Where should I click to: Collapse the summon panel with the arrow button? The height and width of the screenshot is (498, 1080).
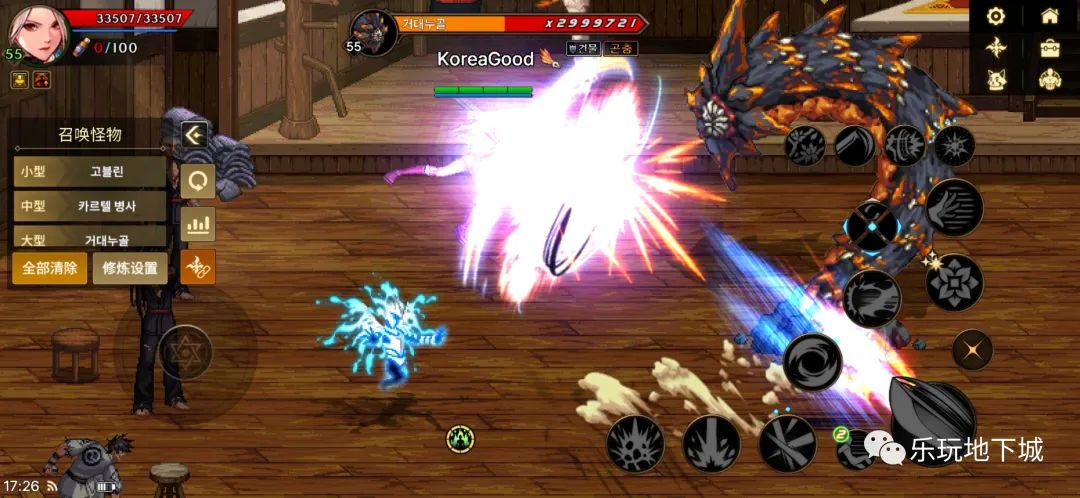(197, 136)
